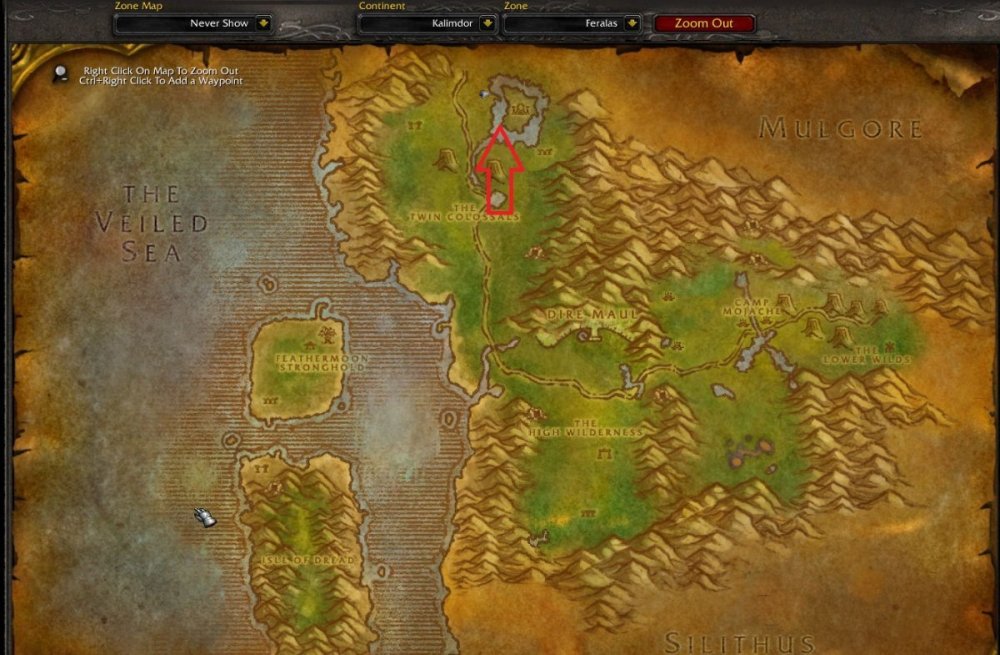The width and height of the screenshot is (1000, 655).
Task: Click the red Zoom Out button
Action: pos(704,23)
